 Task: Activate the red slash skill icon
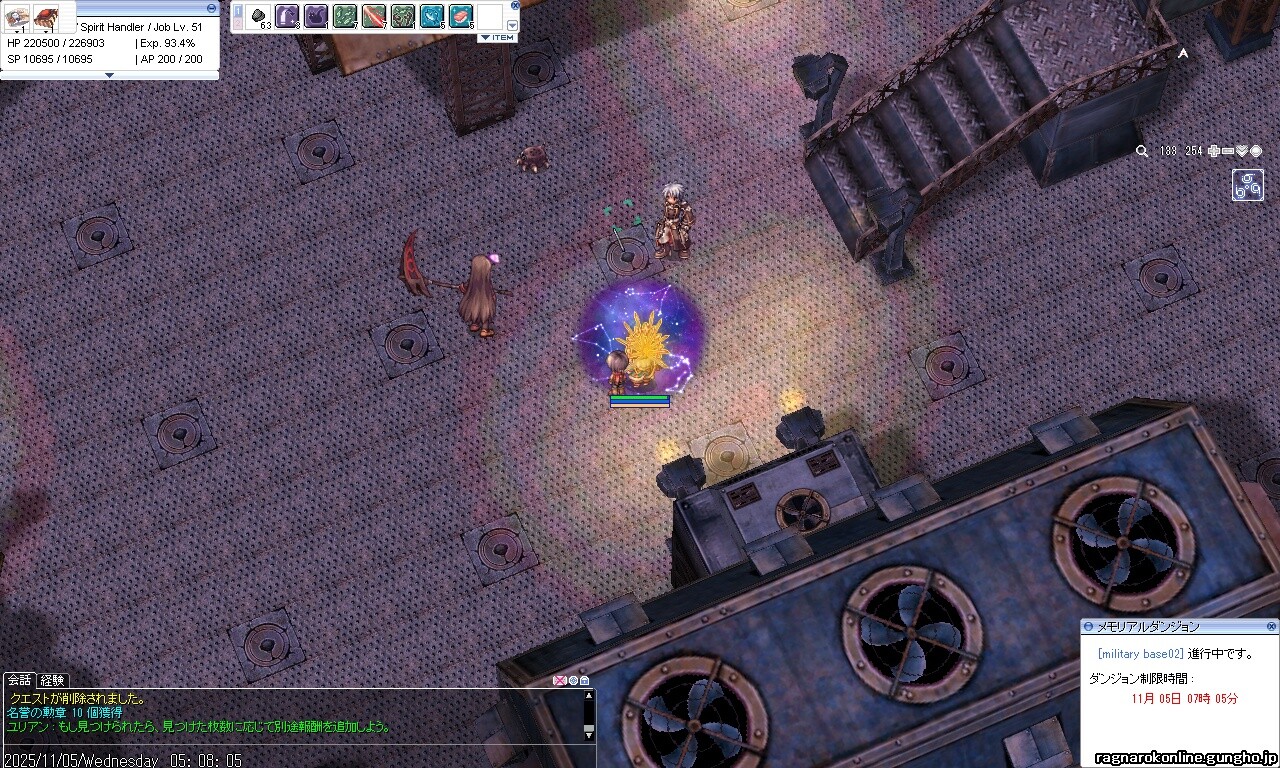pyautogui.click(x=373, y=16)
